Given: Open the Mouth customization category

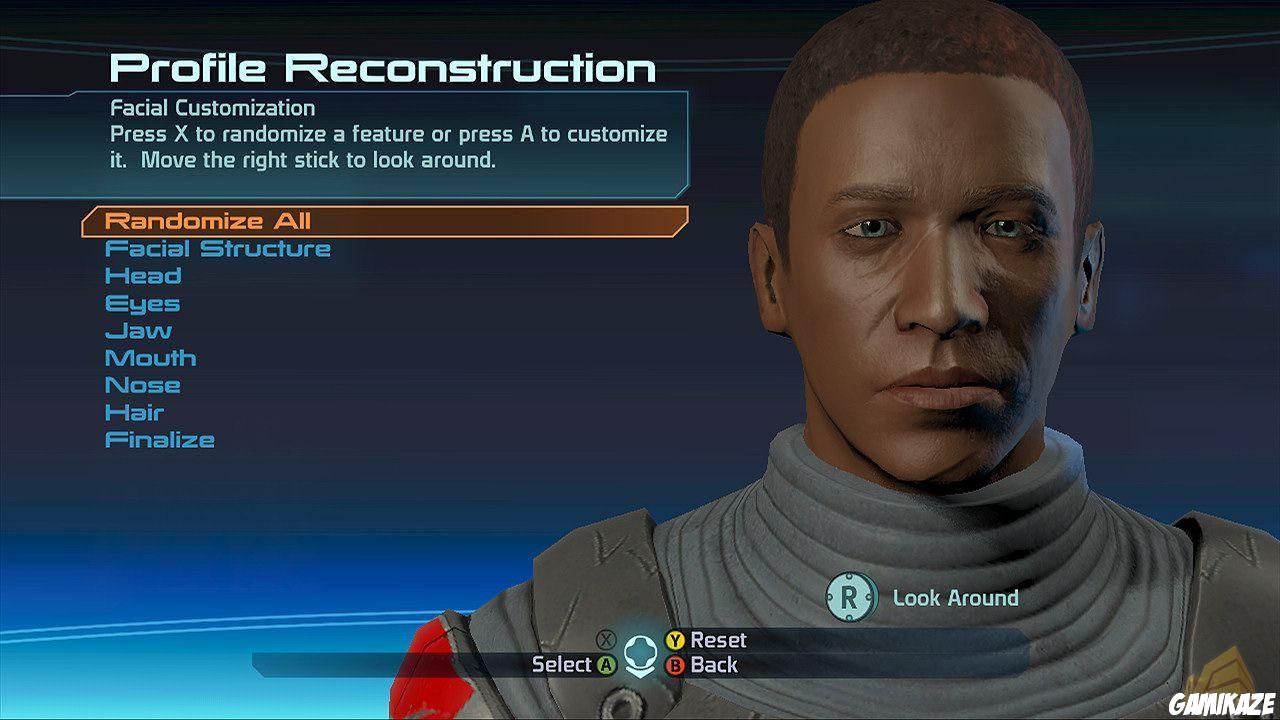Looking at the screenshot, I should pos(152,357).
